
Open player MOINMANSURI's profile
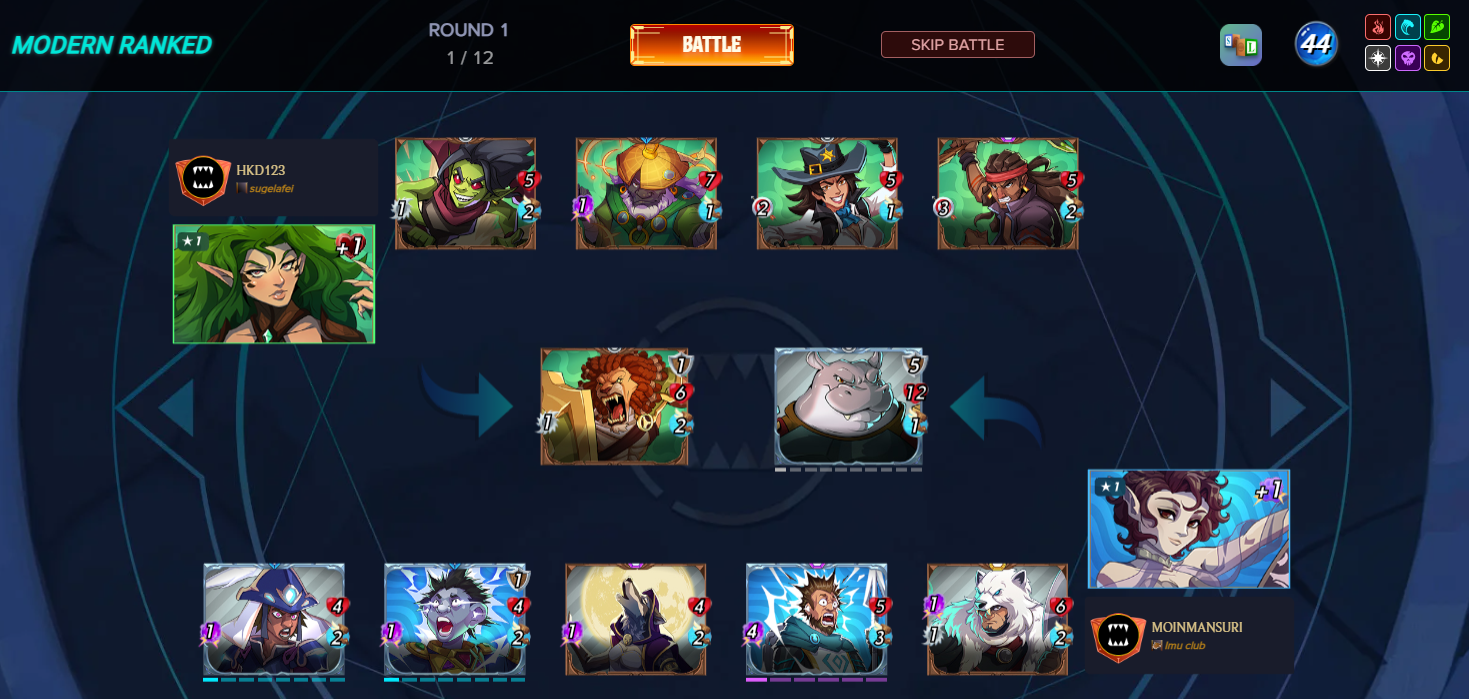(x=1197, y=627)
